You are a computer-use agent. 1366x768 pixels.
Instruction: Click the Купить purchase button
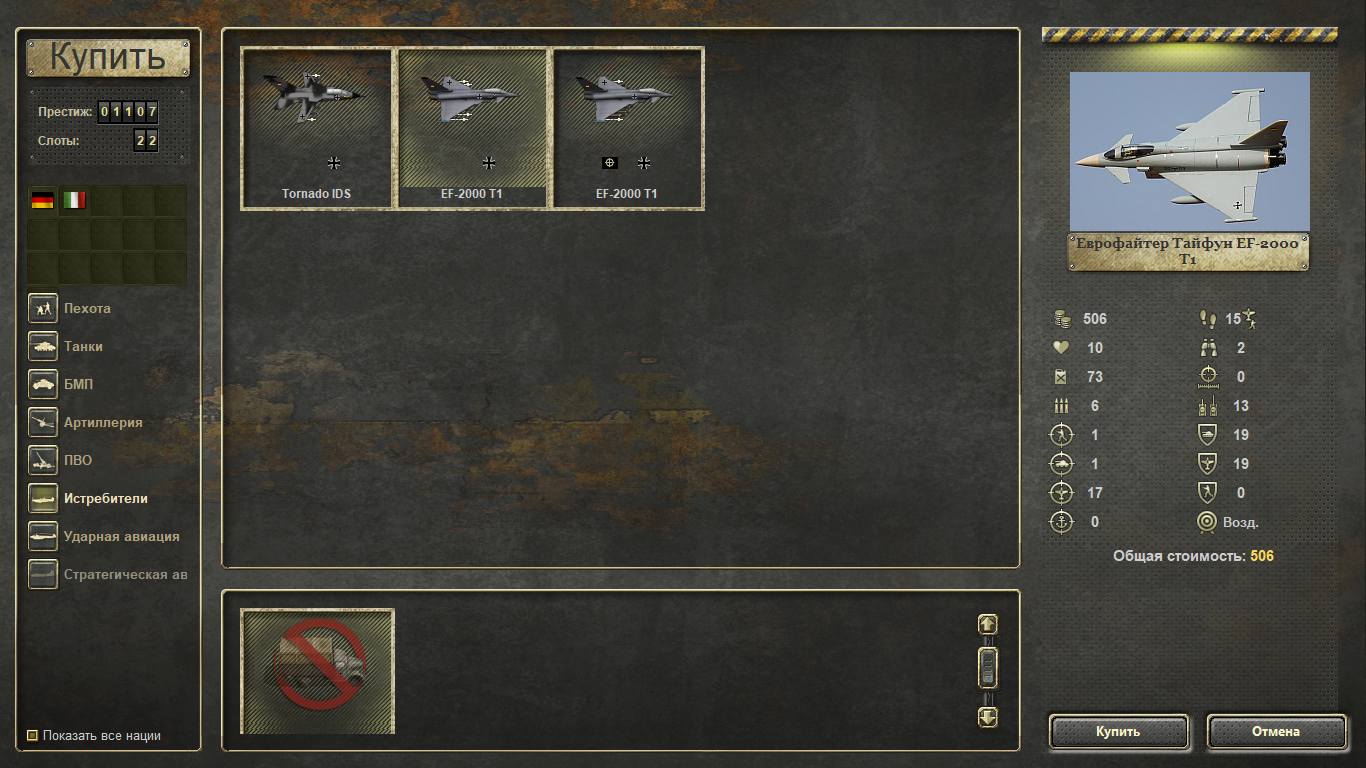tap(1118, 731)
